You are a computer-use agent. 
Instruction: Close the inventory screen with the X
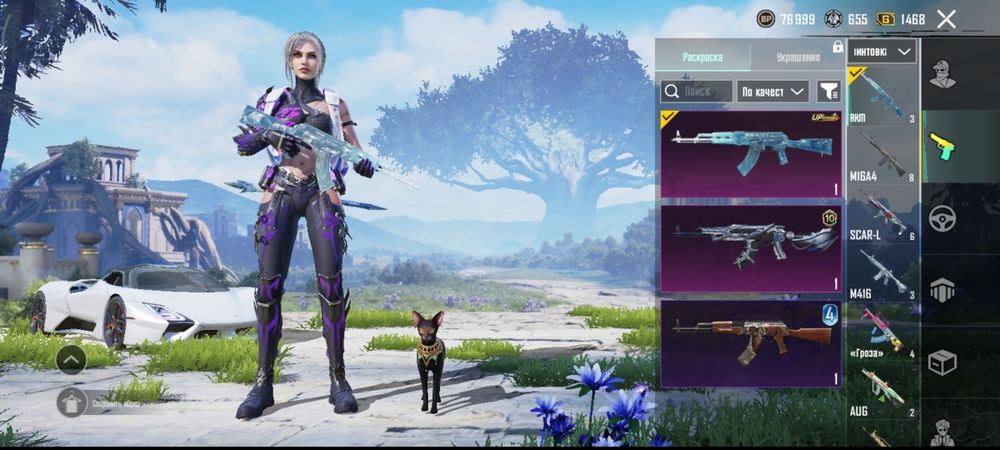947,19
